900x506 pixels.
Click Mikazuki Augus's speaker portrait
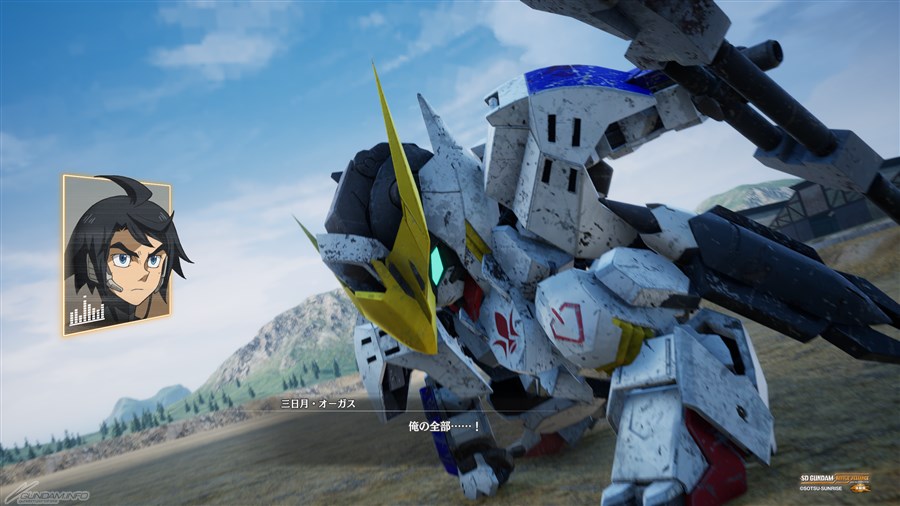coord(116,254)
